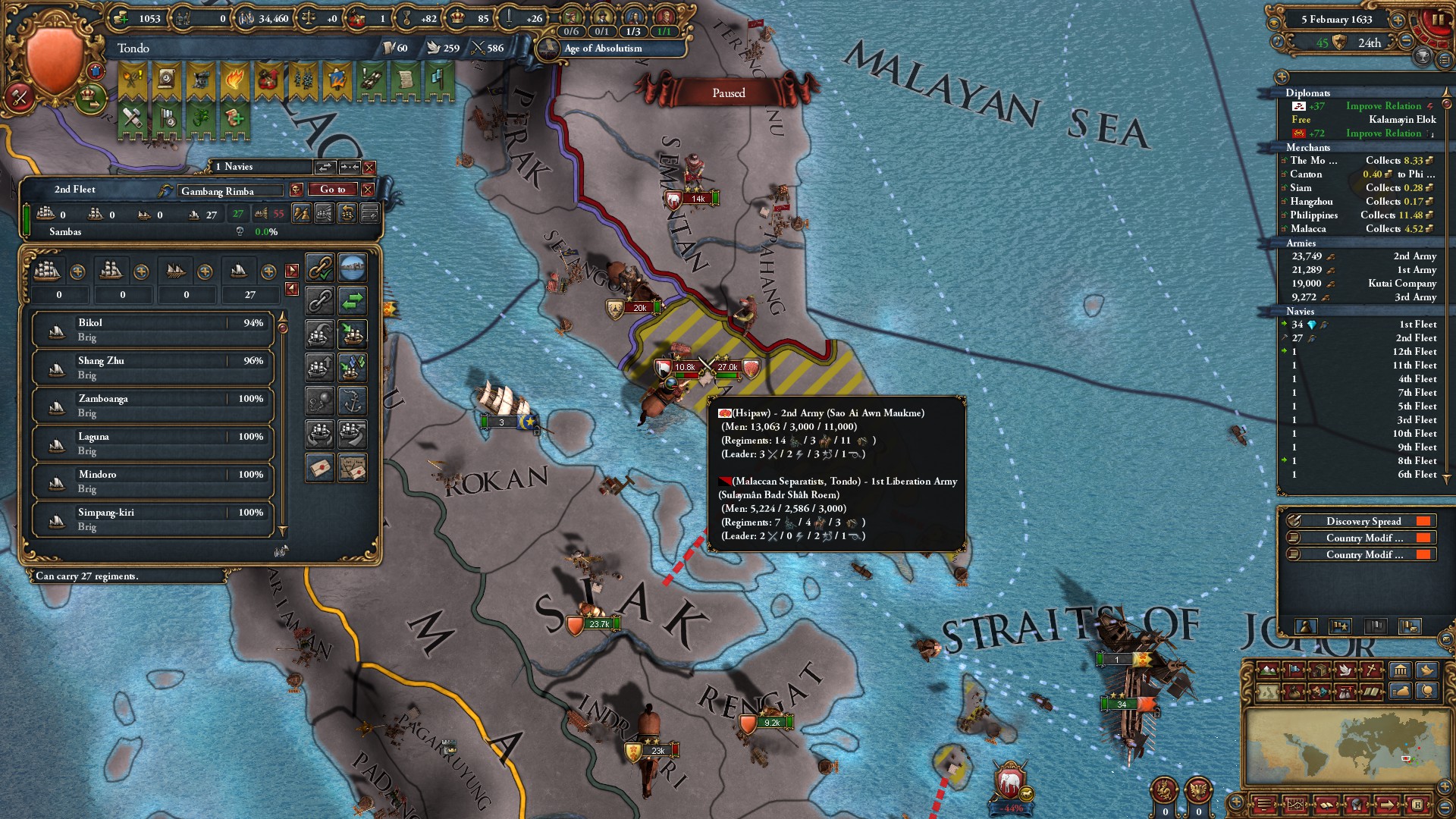Toggle game pause on the Paused banner
Viewport: 1456px width, 819px height.
click(x=726, y=93)
